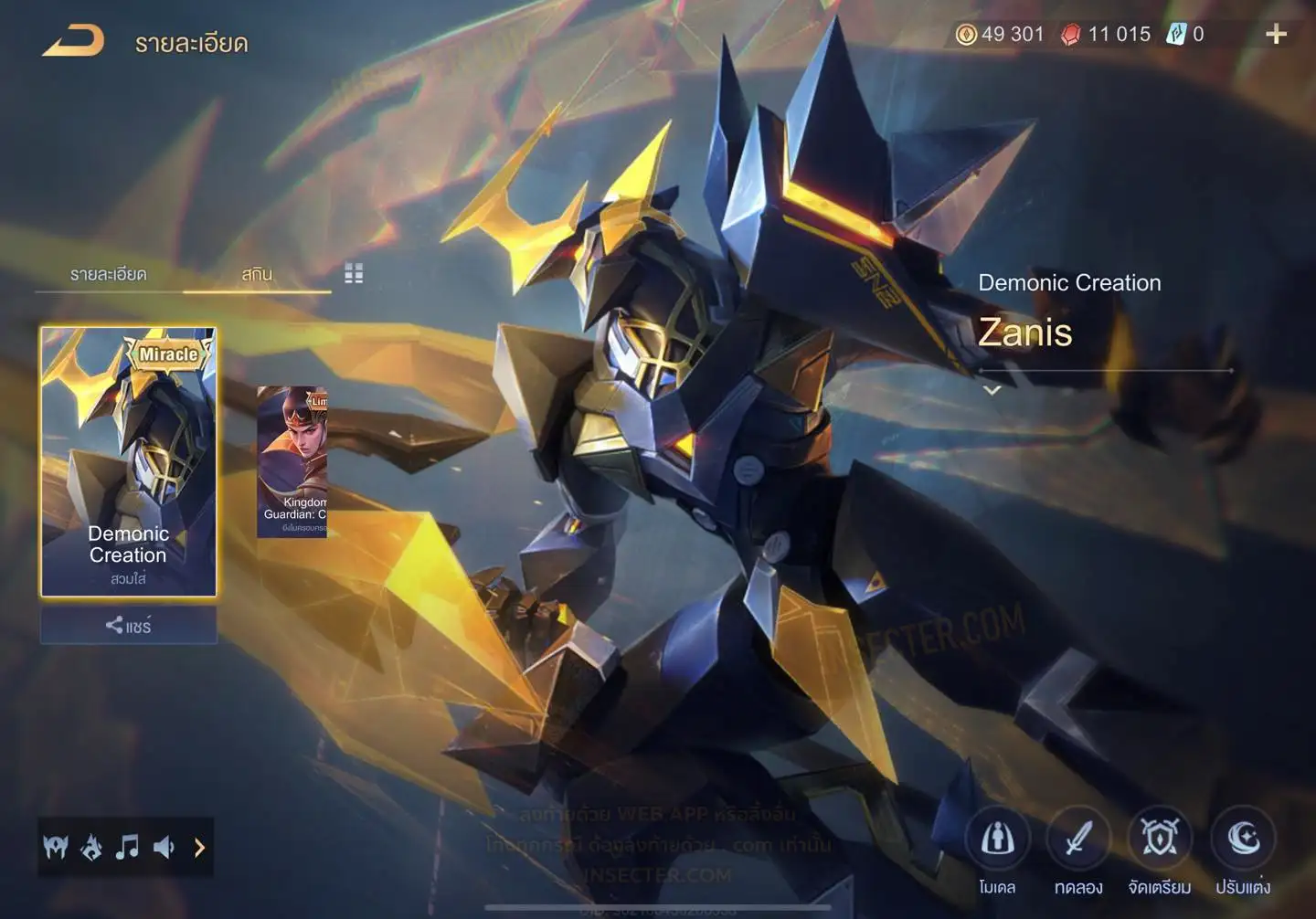Add currency with the plus button
The width and height of the screenshot is (1316, 919).
point(1276,35)
